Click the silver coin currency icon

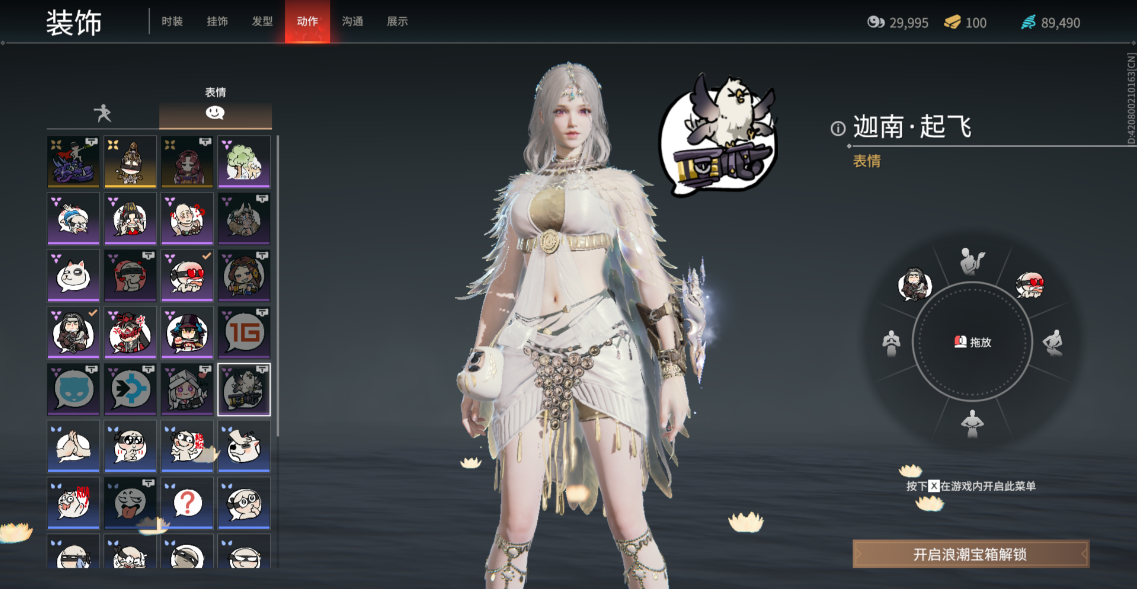coord(875,22)
